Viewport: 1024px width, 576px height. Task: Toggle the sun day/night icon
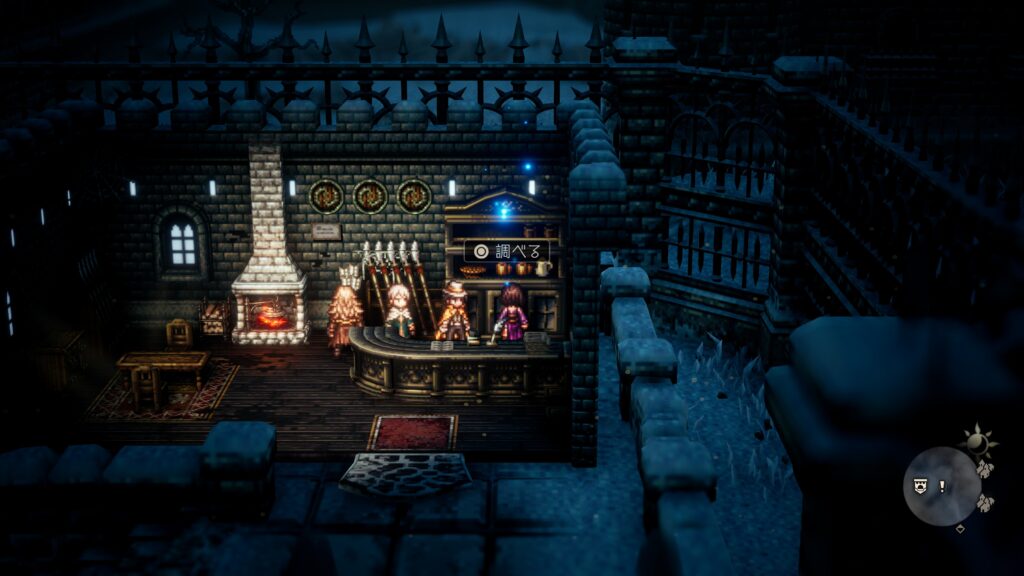(x=977, y=441)
